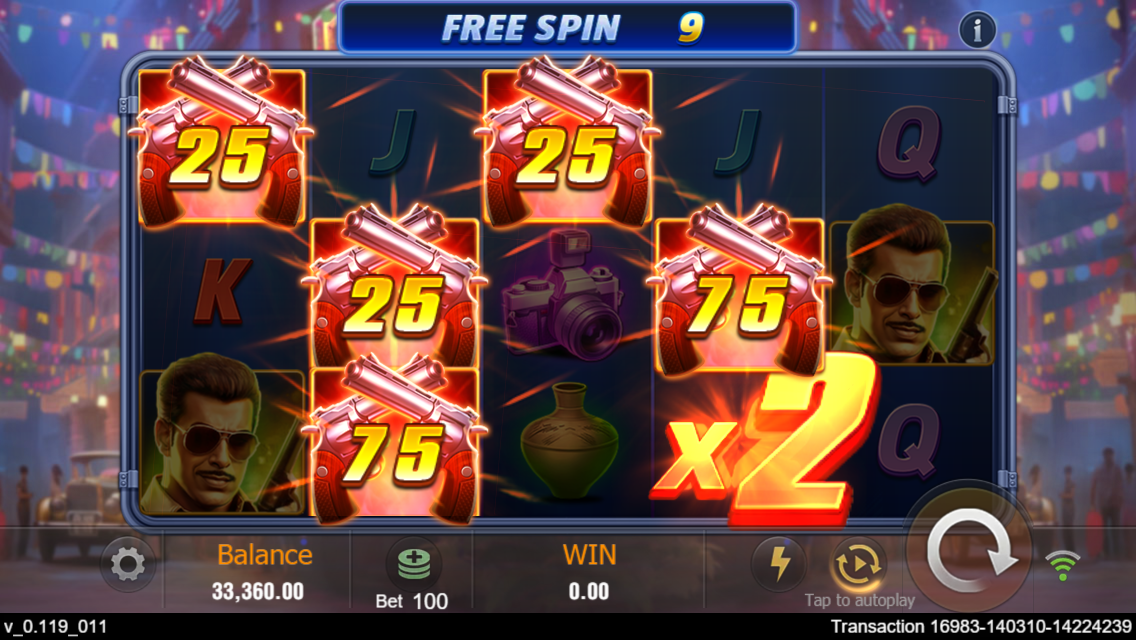Tap the autoplay button

tap(858, 566)
